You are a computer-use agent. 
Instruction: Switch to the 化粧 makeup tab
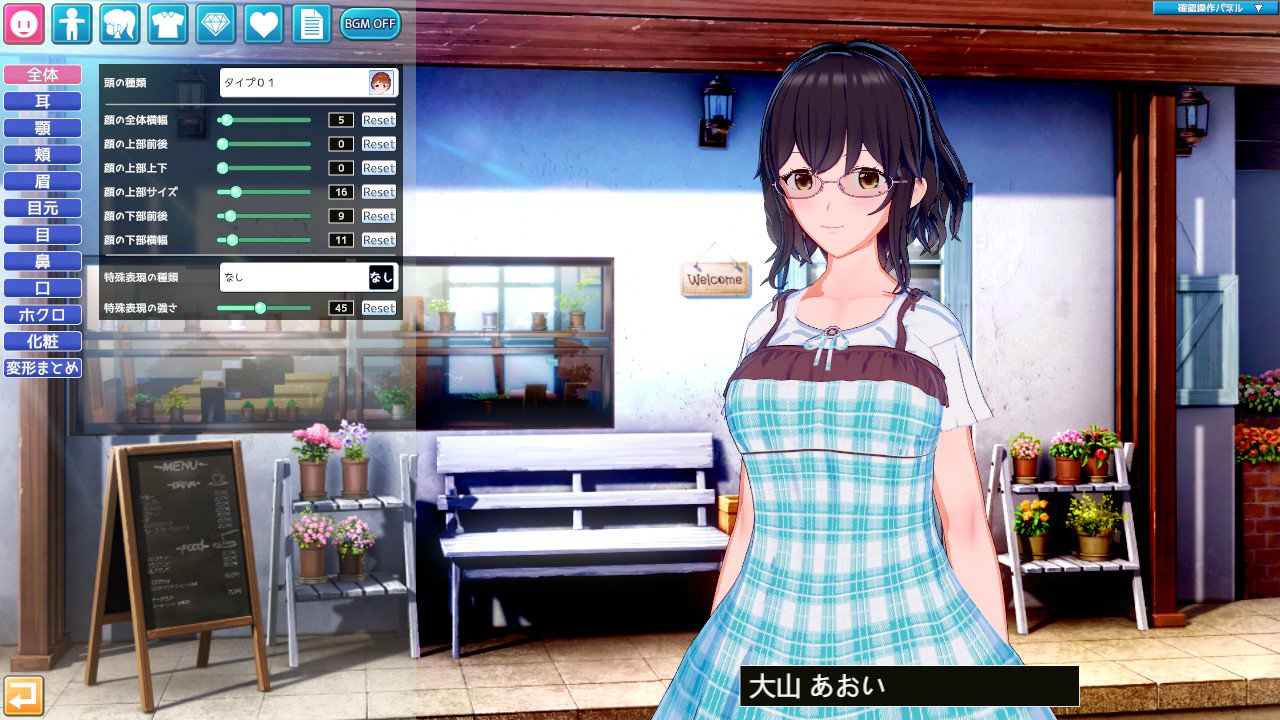(x=42, y=341)
